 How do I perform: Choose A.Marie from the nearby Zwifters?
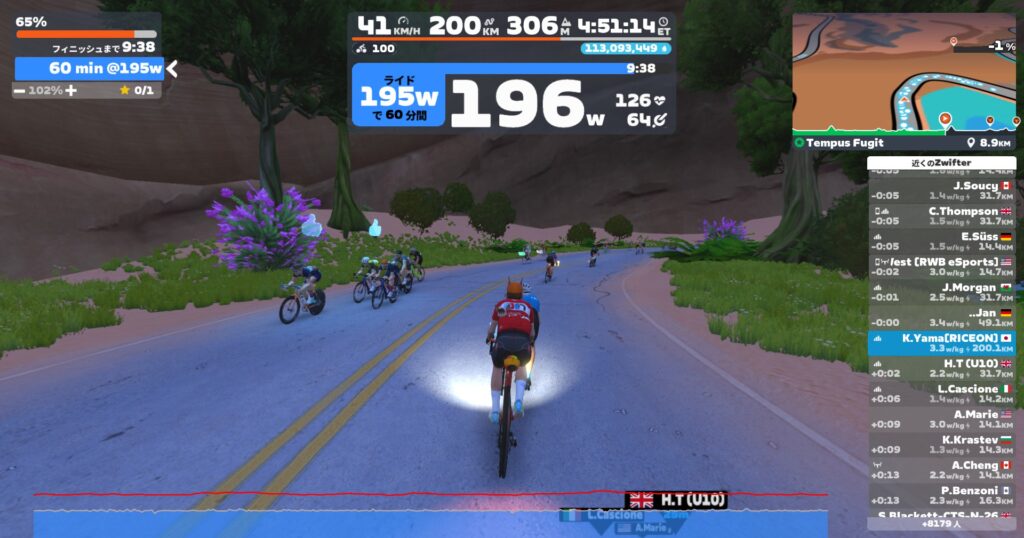[941, 419]
